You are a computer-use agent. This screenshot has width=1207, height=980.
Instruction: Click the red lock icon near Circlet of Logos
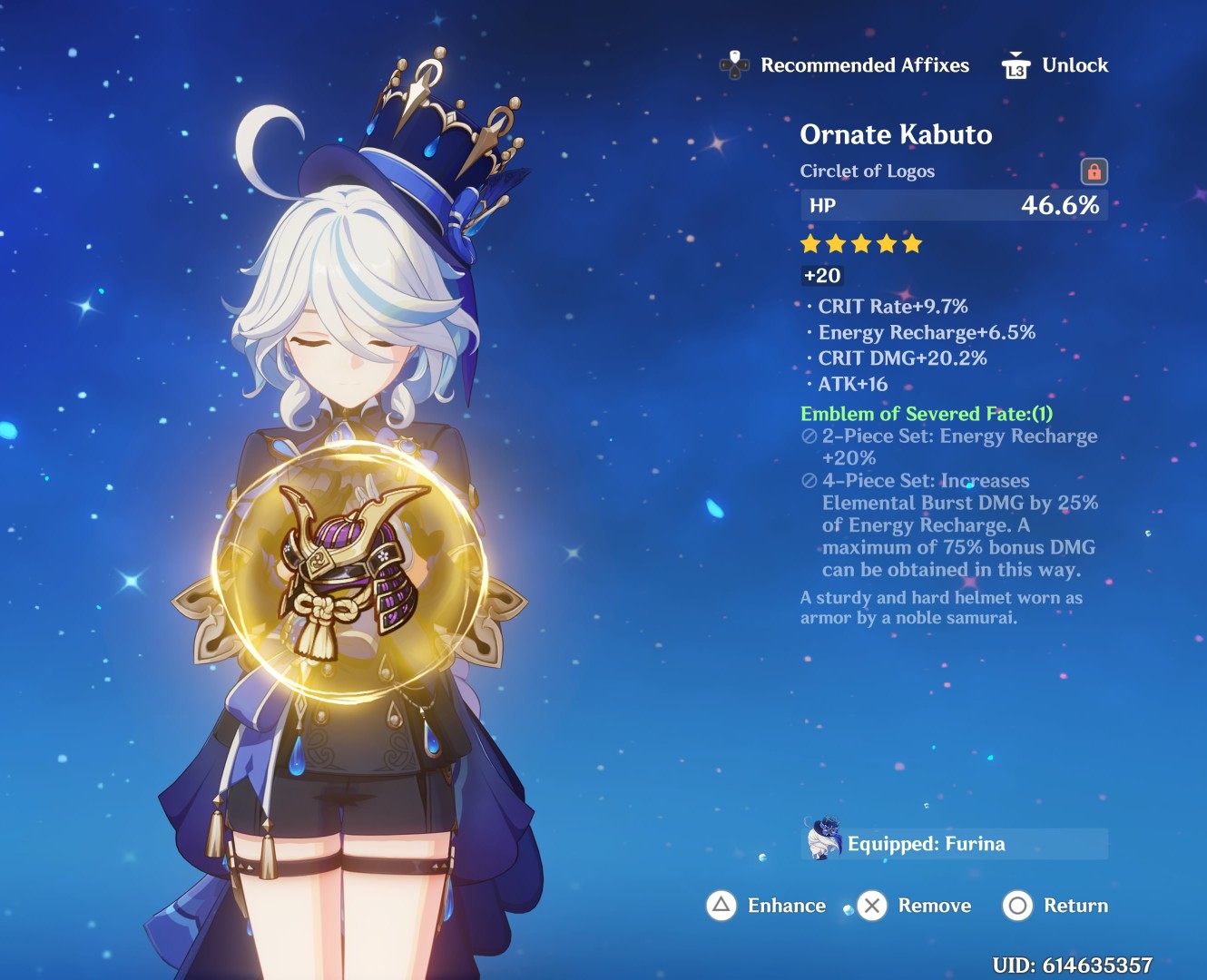point(1094,171)
